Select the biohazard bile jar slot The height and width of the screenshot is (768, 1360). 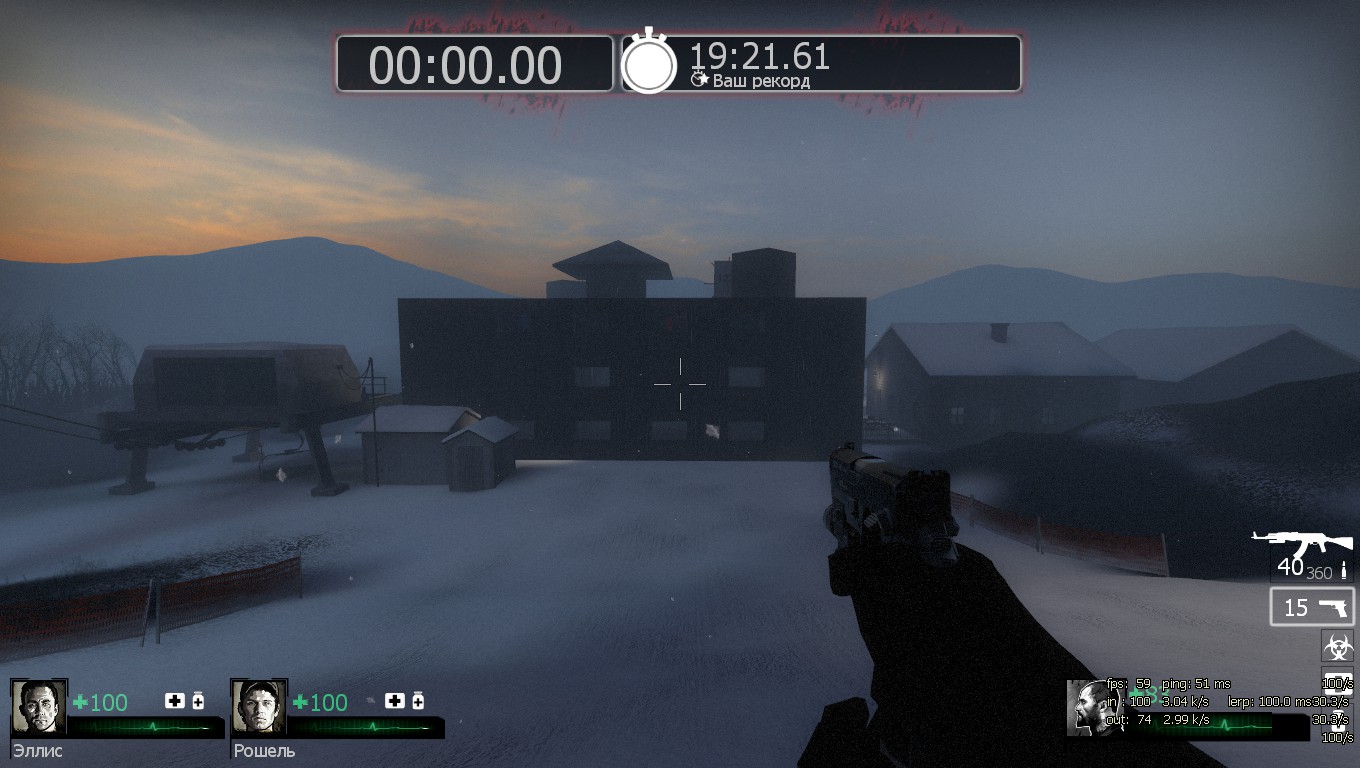tap(1337, 645)
